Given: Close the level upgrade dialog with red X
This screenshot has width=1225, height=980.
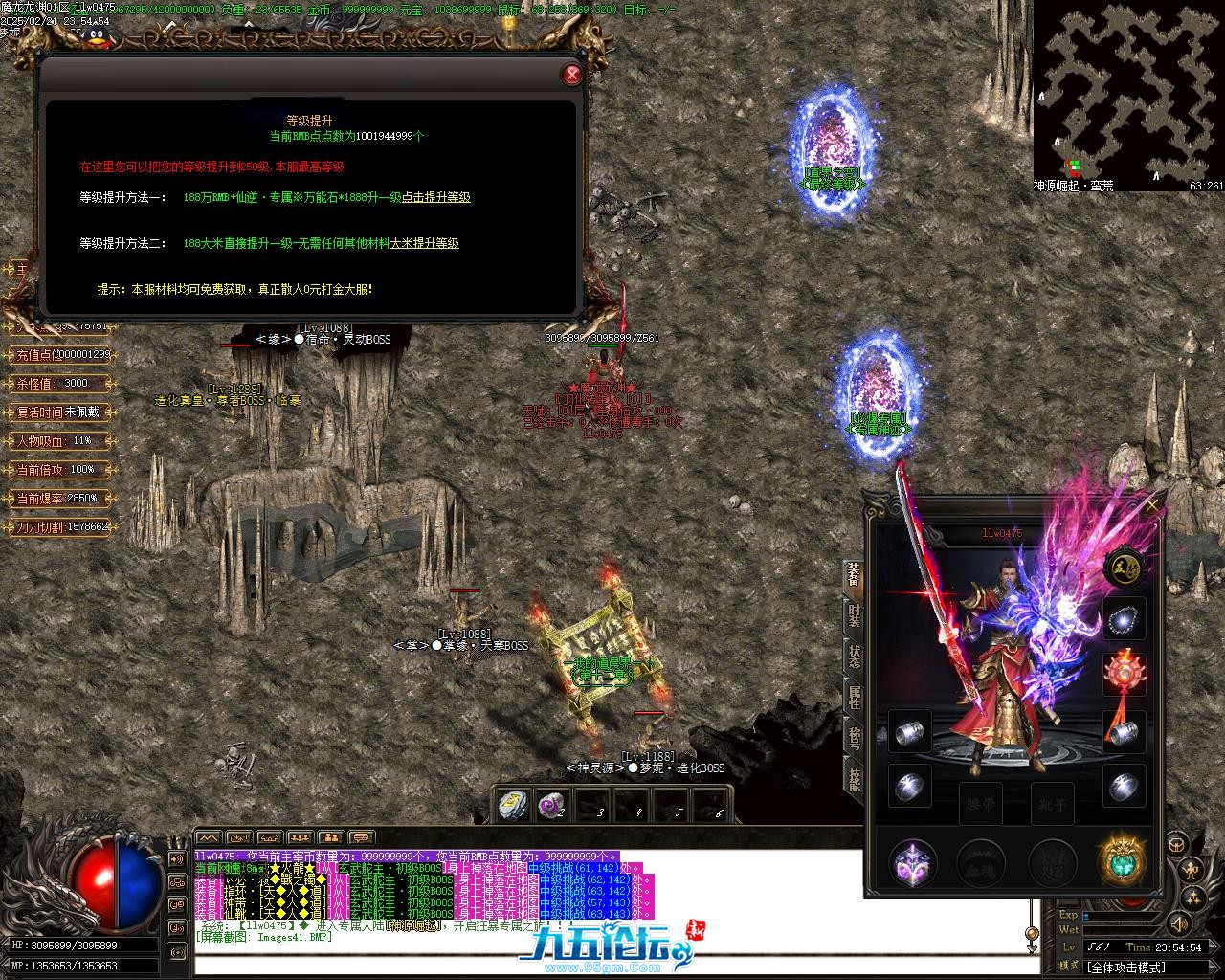Looking at the screenshot, I should click(x=571, y=75).
